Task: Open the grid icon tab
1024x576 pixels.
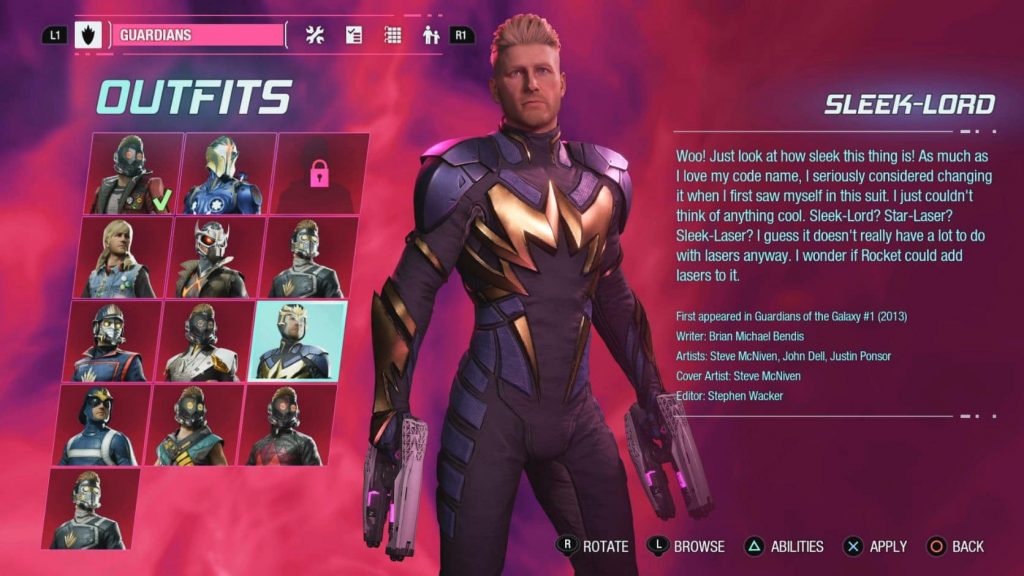Action: tap(393, 35)
